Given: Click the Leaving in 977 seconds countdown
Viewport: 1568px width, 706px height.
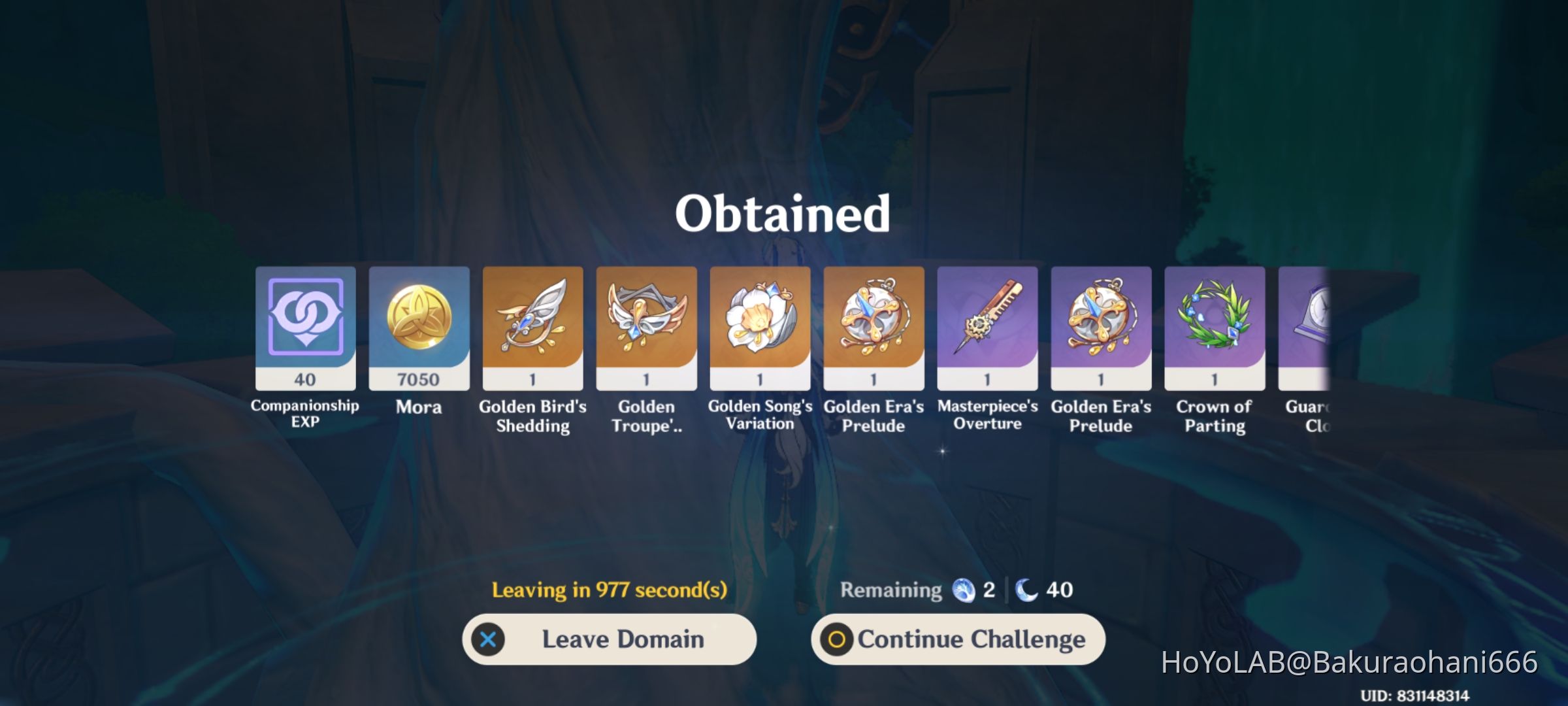Looking at the screenshot, I should point(611,590).
